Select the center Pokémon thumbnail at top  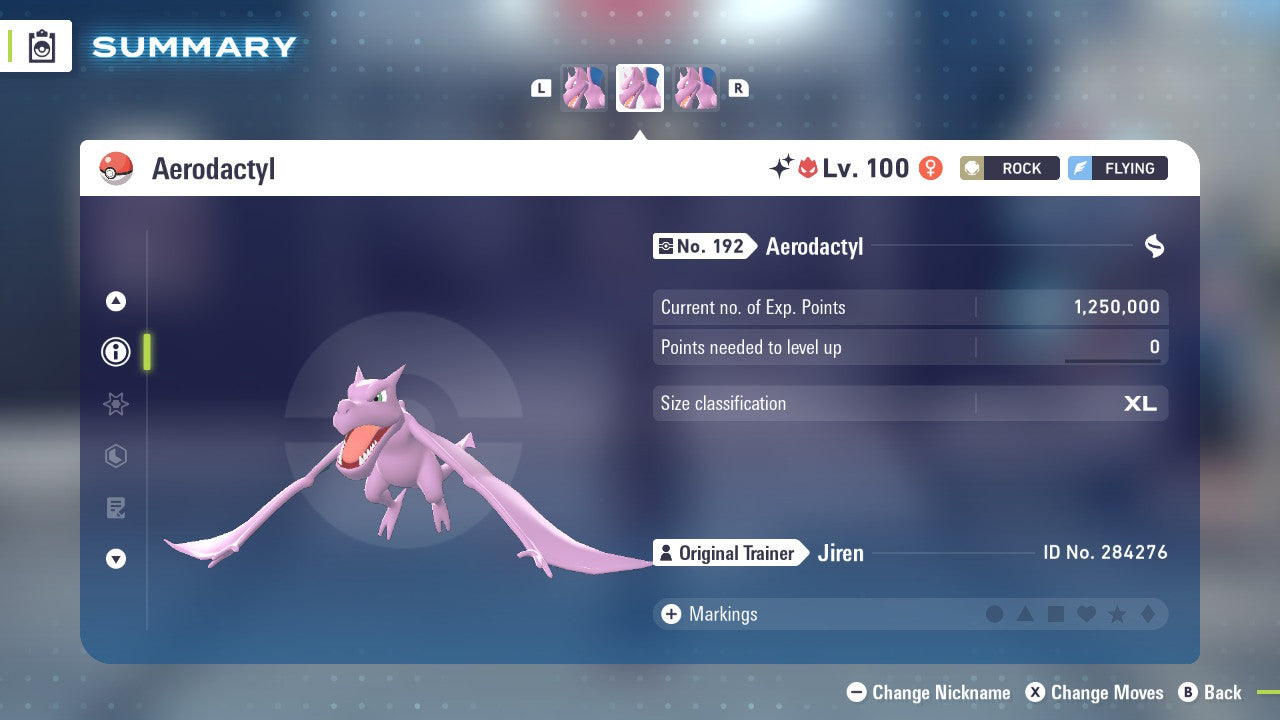[639, 87]
